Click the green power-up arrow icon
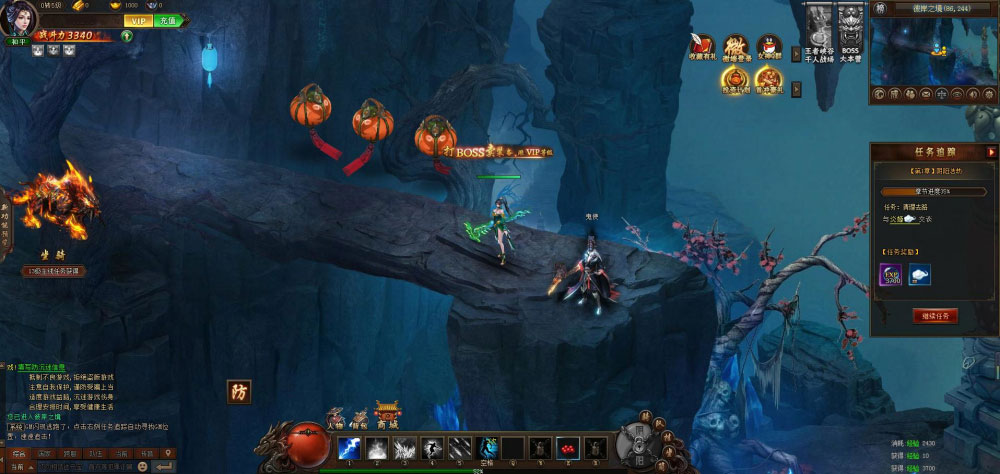This screenshot has height=474, width=1000. point(127,35)
